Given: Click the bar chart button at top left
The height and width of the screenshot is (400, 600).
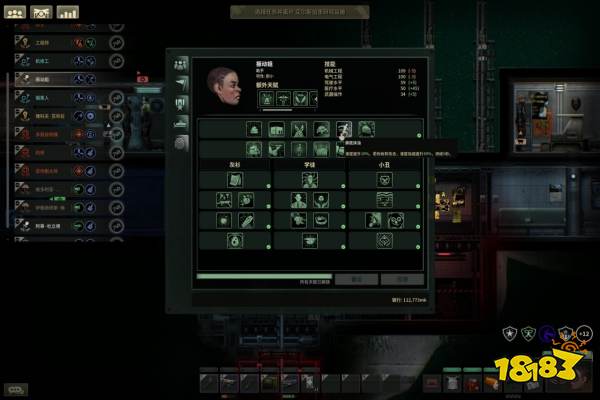Looking at the screenshot, I should coord(68,12).
